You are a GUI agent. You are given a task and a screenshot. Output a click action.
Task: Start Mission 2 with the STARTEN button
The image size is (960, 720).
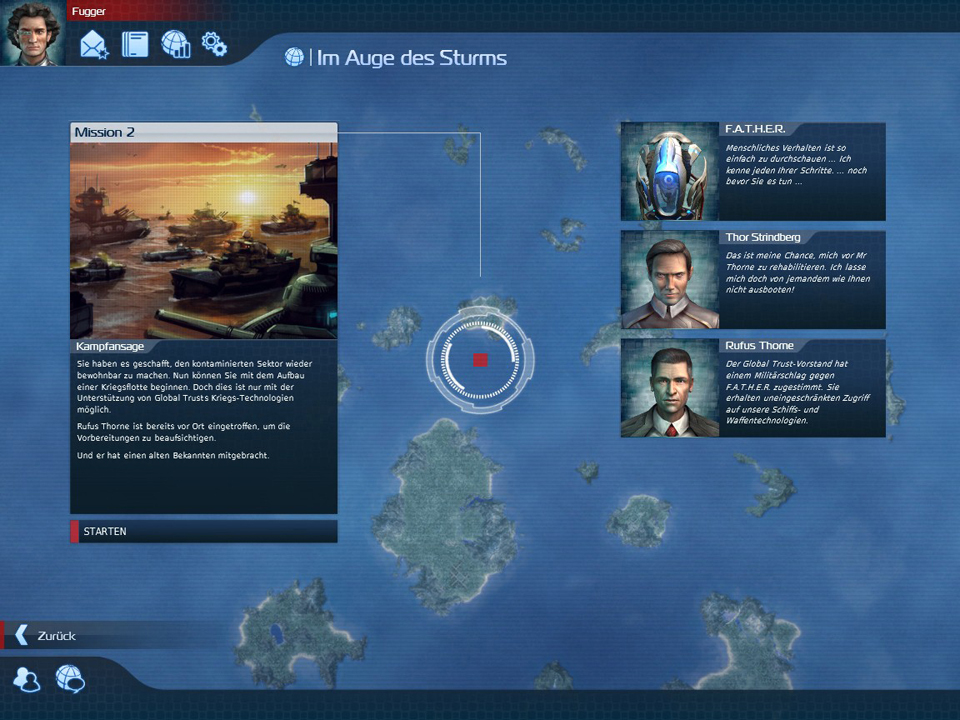tap(203, 531)
